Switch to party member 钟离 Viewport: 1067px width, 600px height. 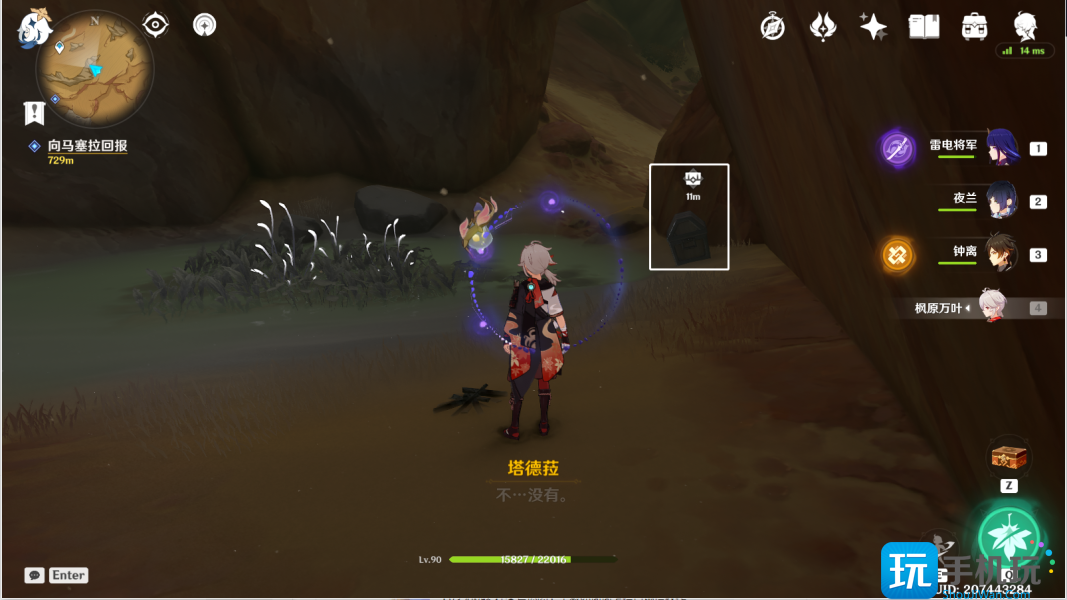(1000, 253)
